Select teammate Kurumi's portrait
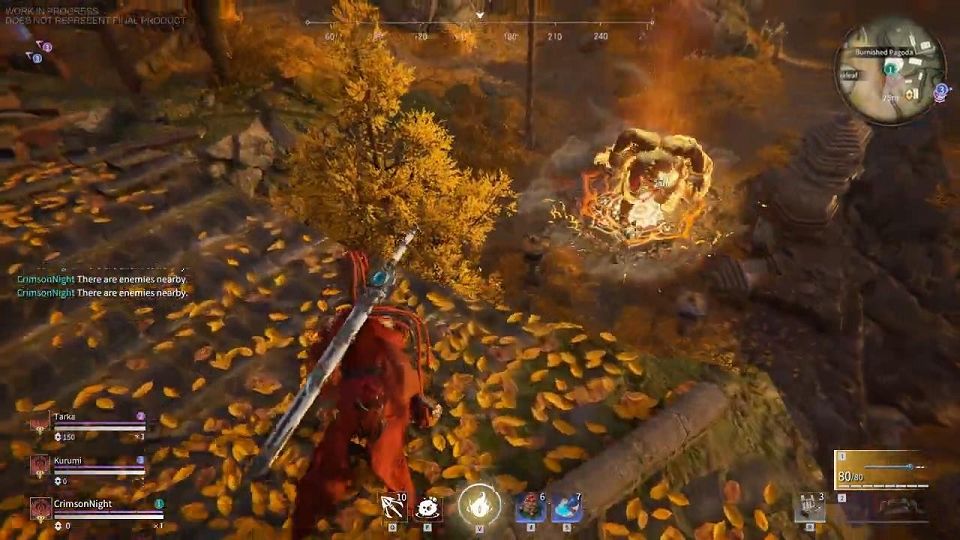Screen dimensions: 960x540 pos(40,466)
